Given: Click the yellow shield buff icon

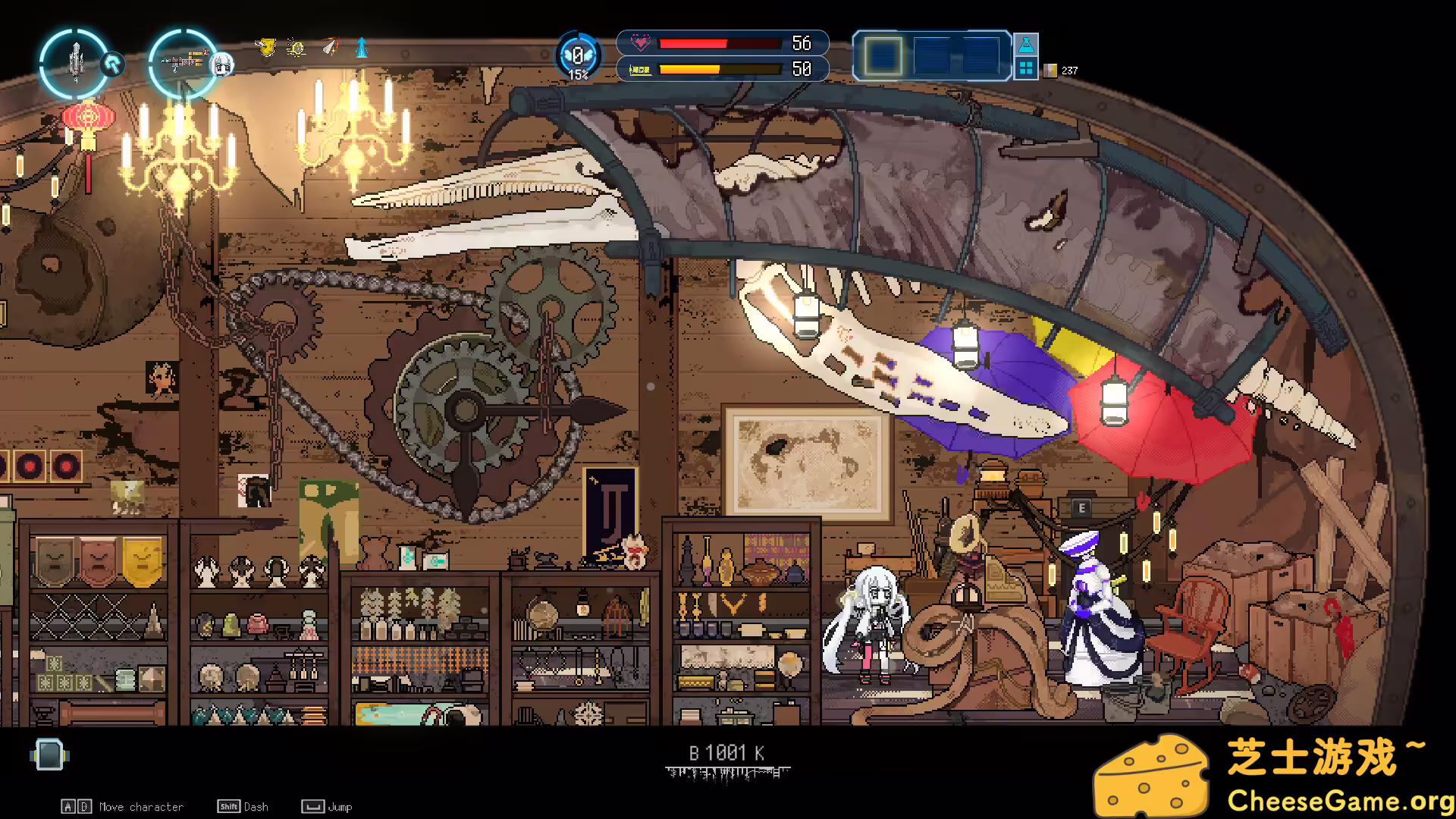Looking at the screenshot, I should tap(267, 47).
